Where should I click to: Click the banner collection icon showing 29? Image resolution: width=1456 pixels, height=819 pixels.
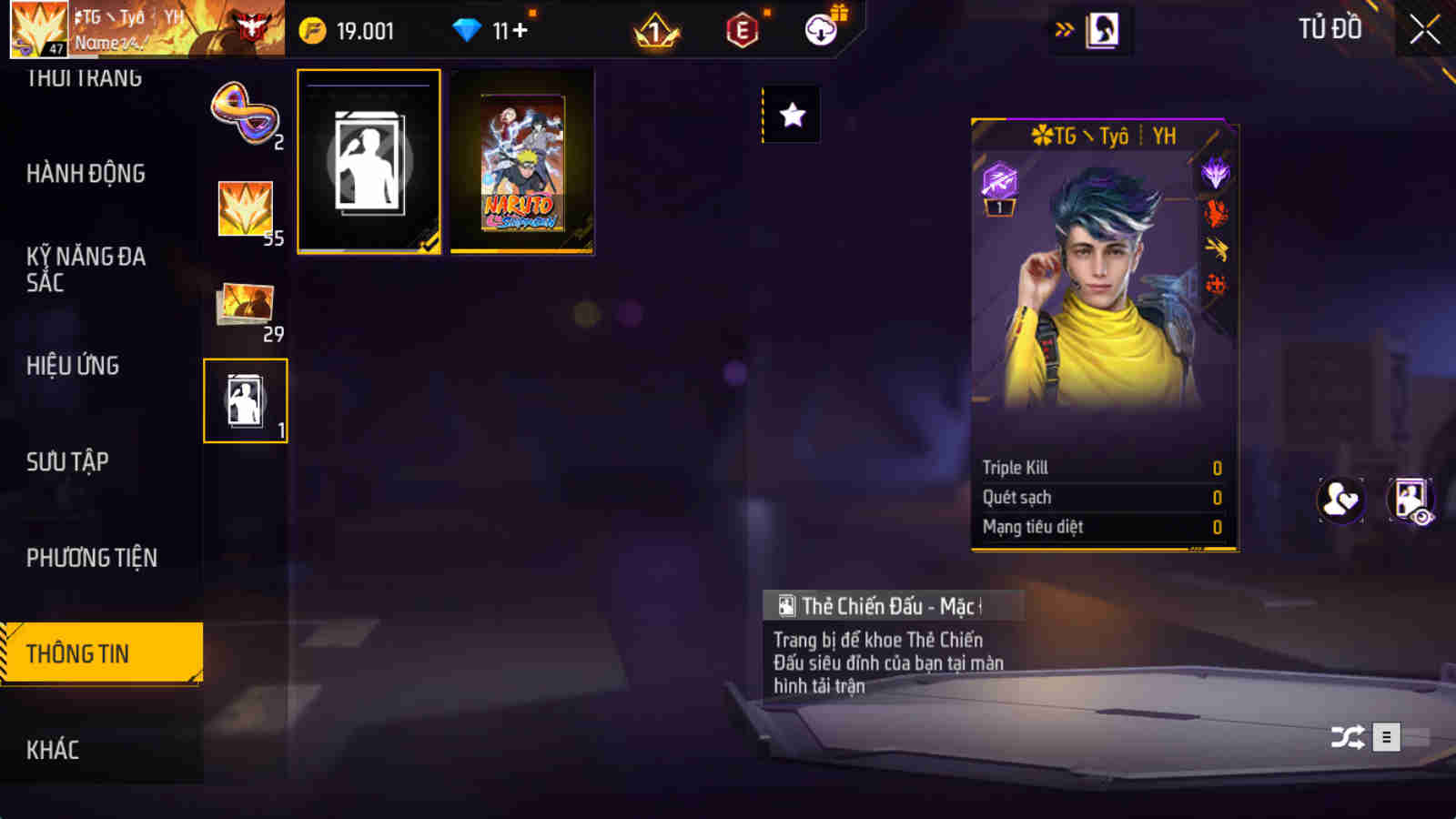(246, 302)
